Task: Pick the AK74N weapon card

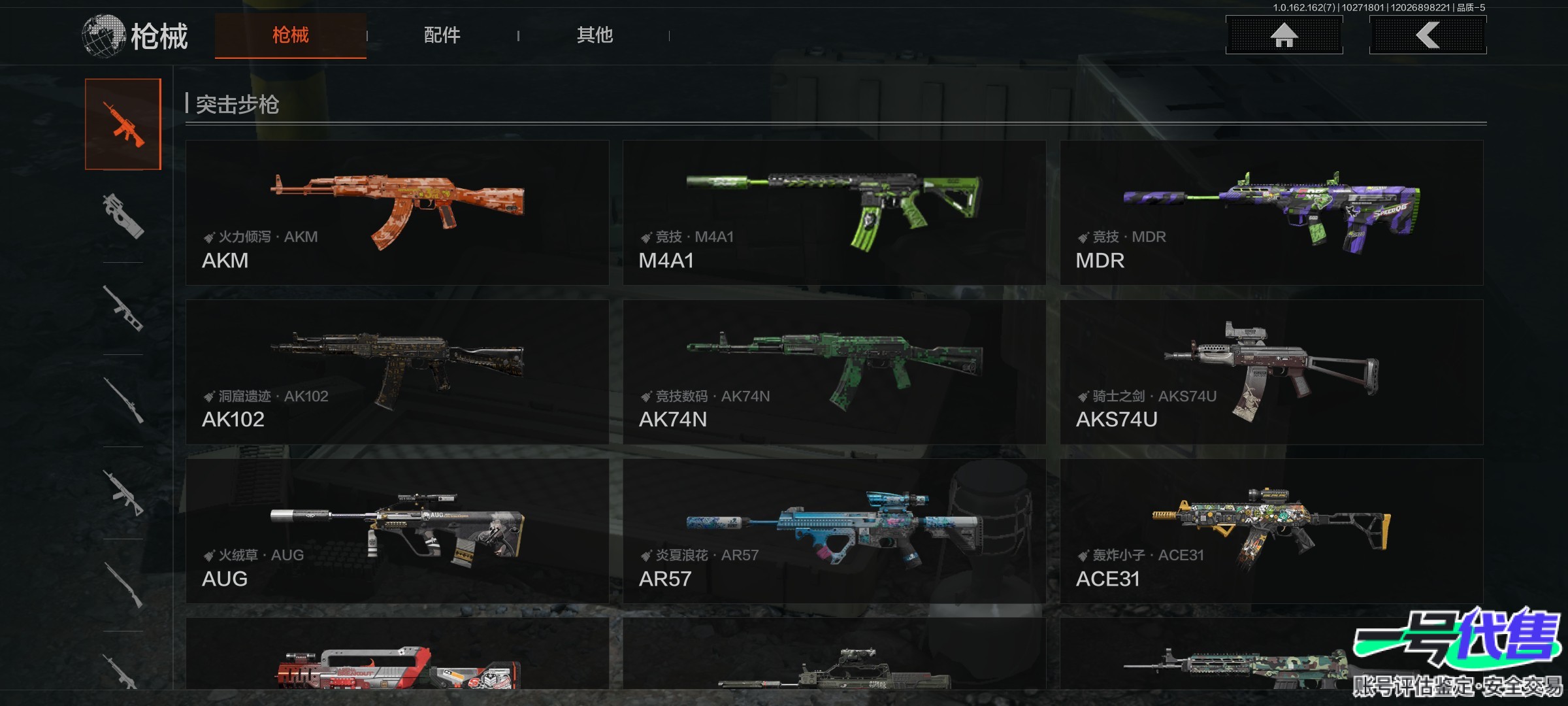Action: click(834, 372)
